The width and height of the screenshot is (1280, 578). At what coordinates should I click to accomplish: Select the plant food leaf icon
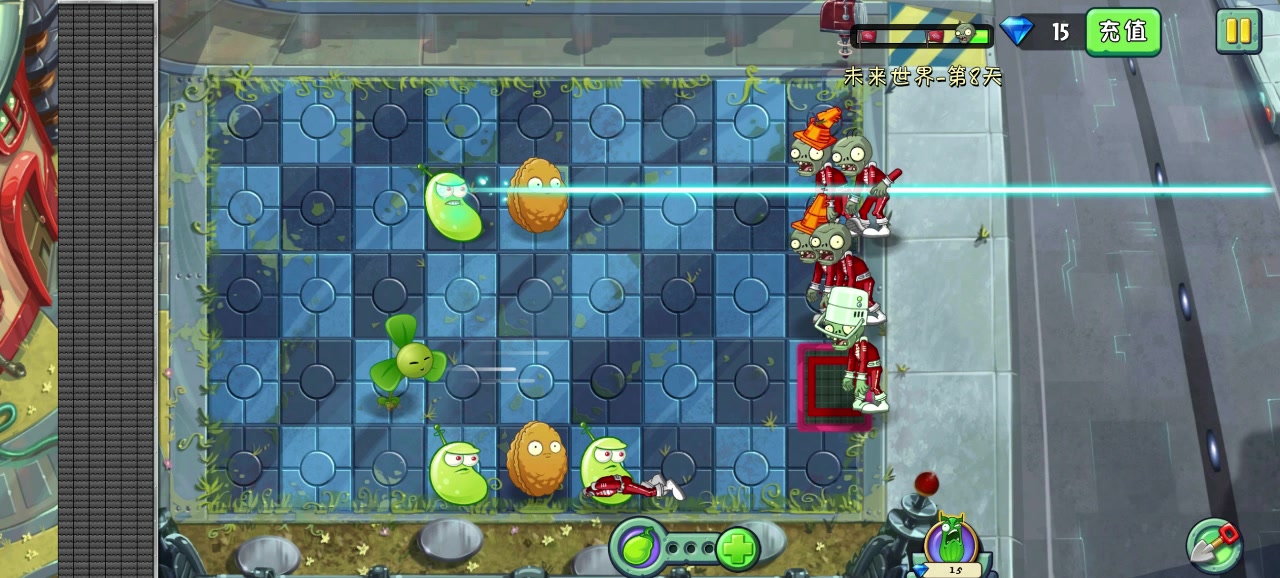(638, 548)
